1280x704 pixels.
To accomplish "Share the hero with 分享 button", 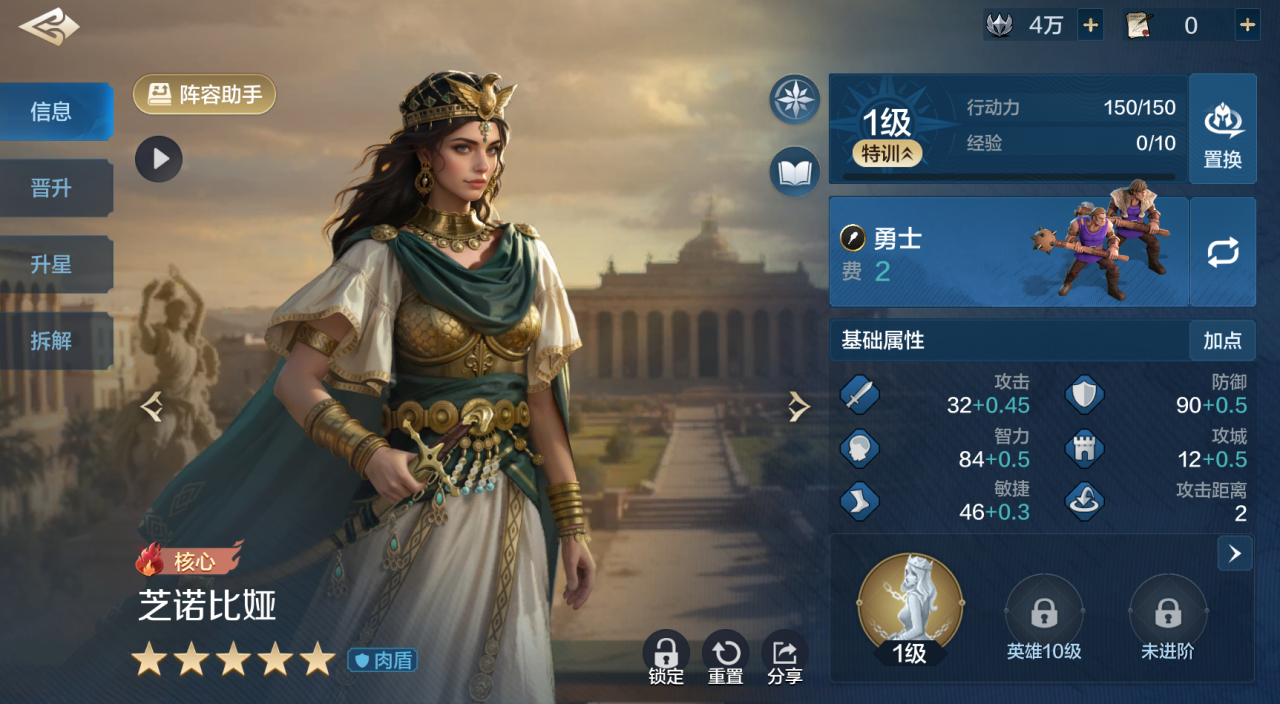I will 785,655.
